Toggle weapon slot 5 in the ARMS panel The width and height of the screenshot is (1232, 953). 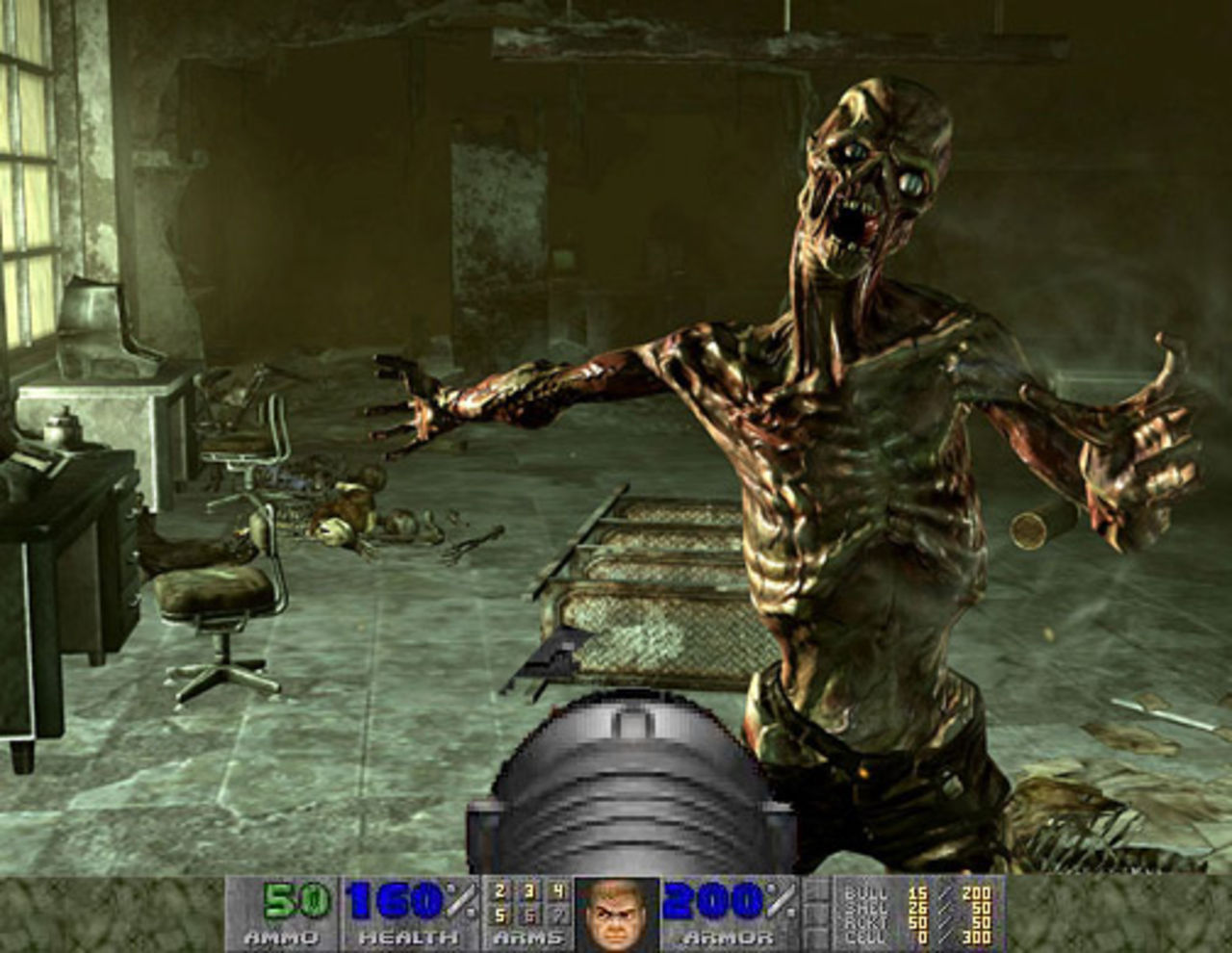coord(499,916)
